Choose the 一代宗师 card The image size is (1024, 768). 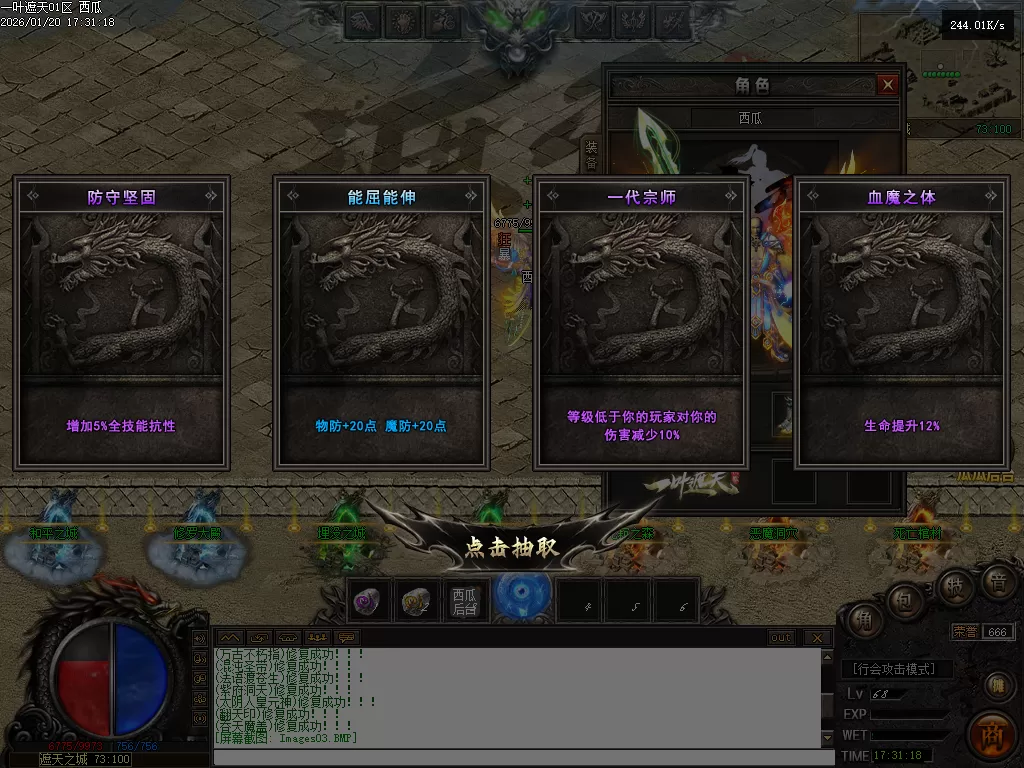(x=641, y=323)
